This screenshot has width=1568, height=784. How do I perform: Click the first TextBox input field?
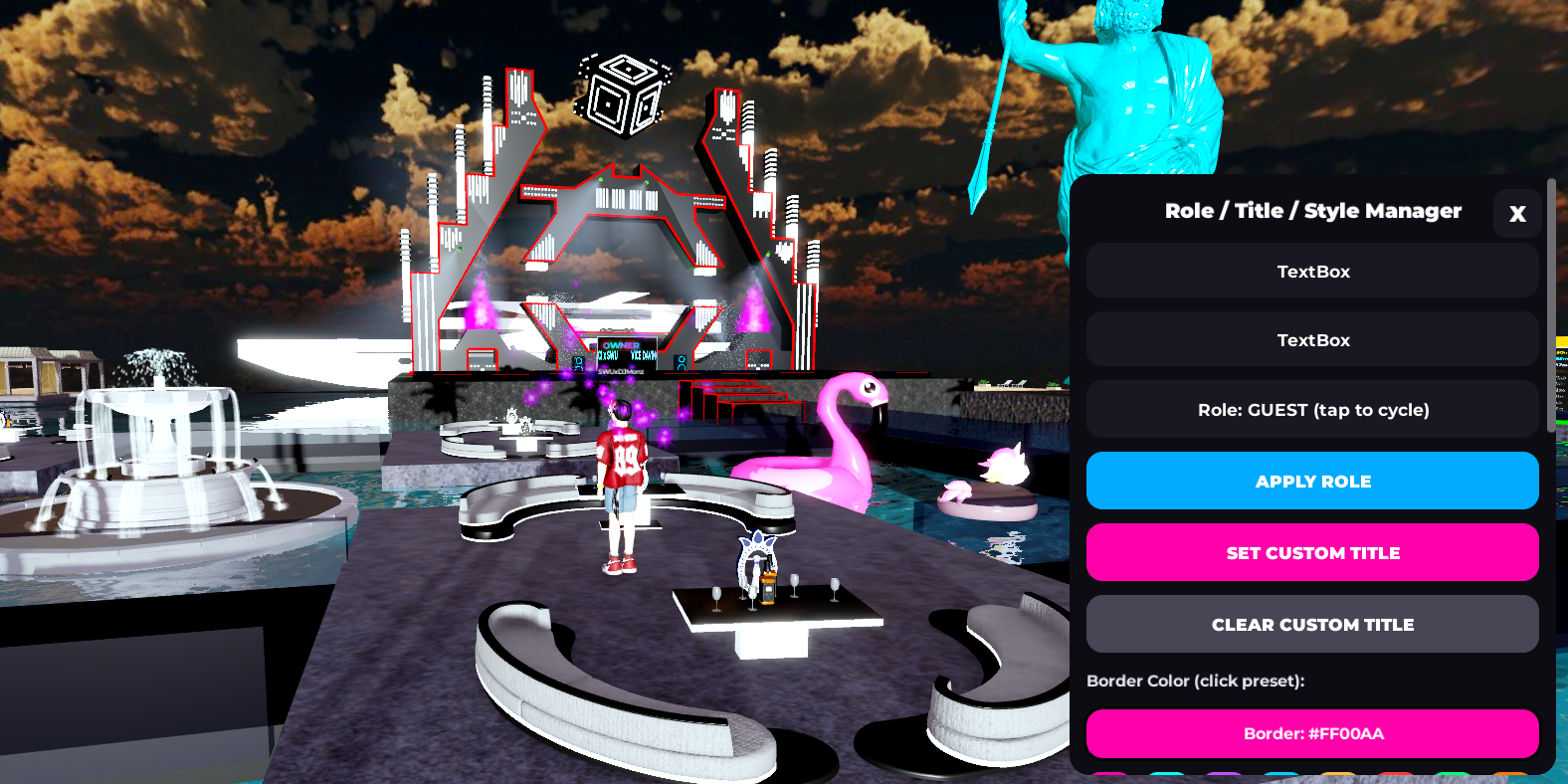1312,270
